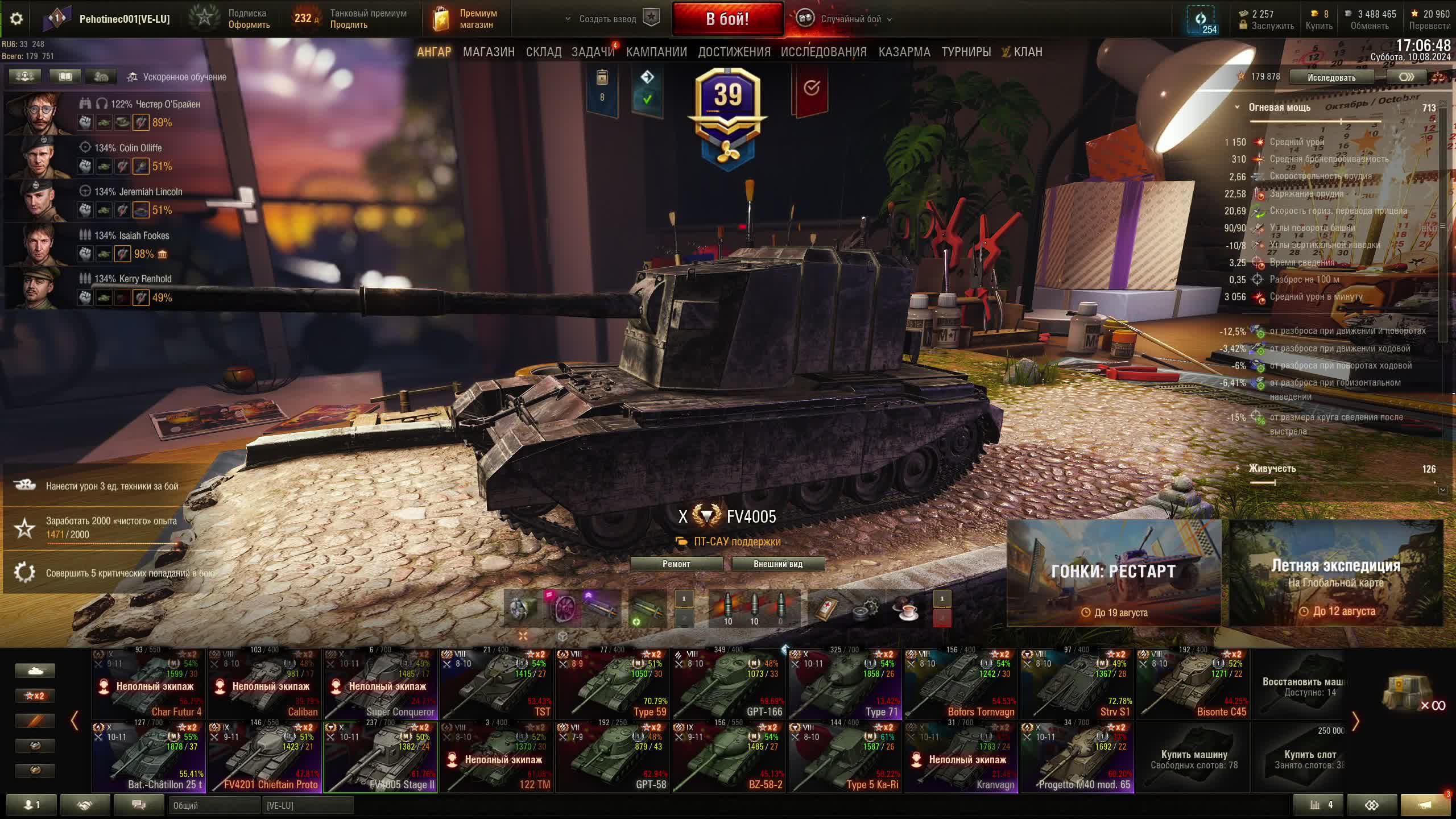Click the «Общий» chat channel field

pos(214,805)
